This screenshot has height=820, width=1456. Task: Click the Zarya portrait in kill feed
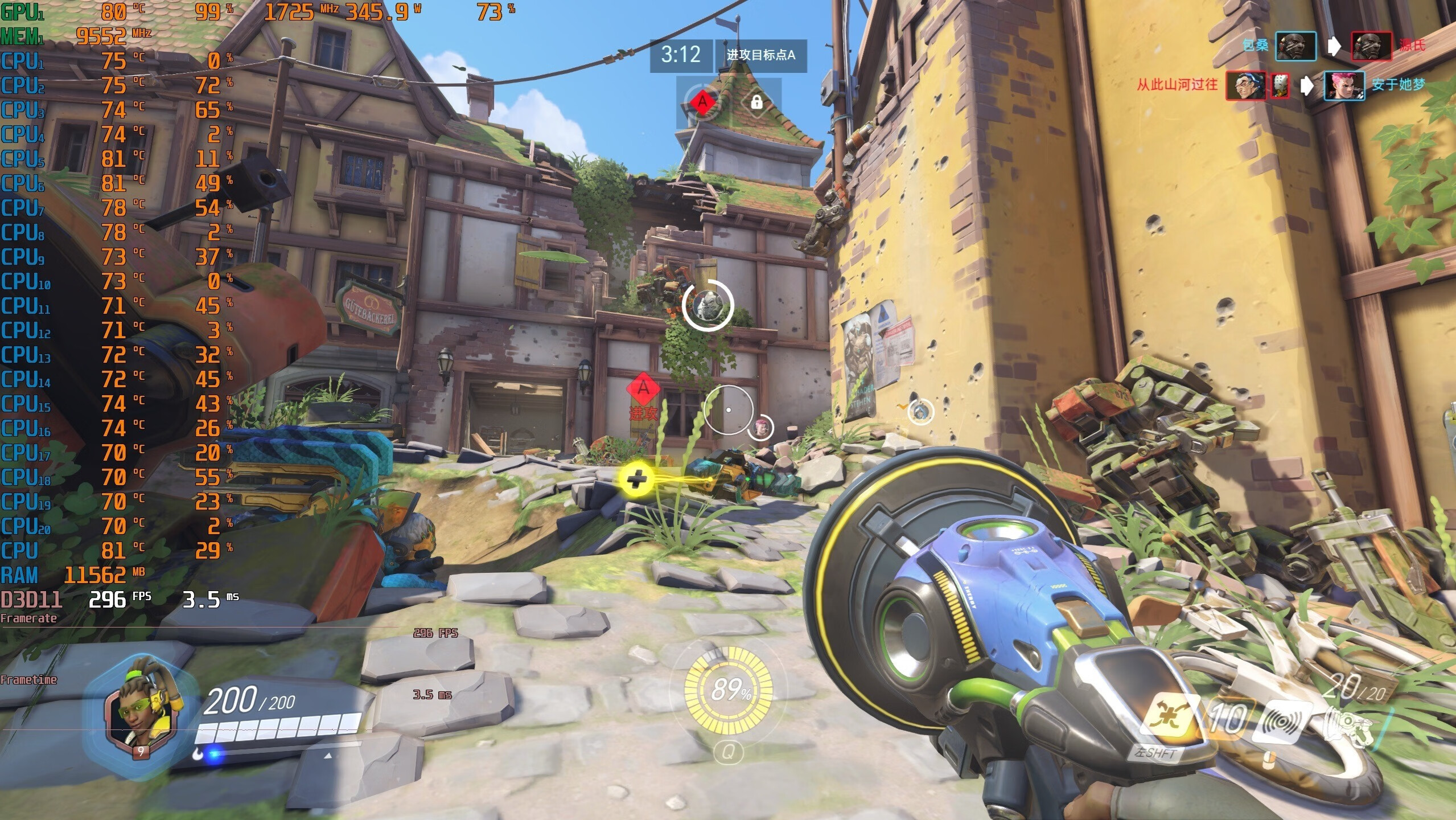[x=1344, y=86]
